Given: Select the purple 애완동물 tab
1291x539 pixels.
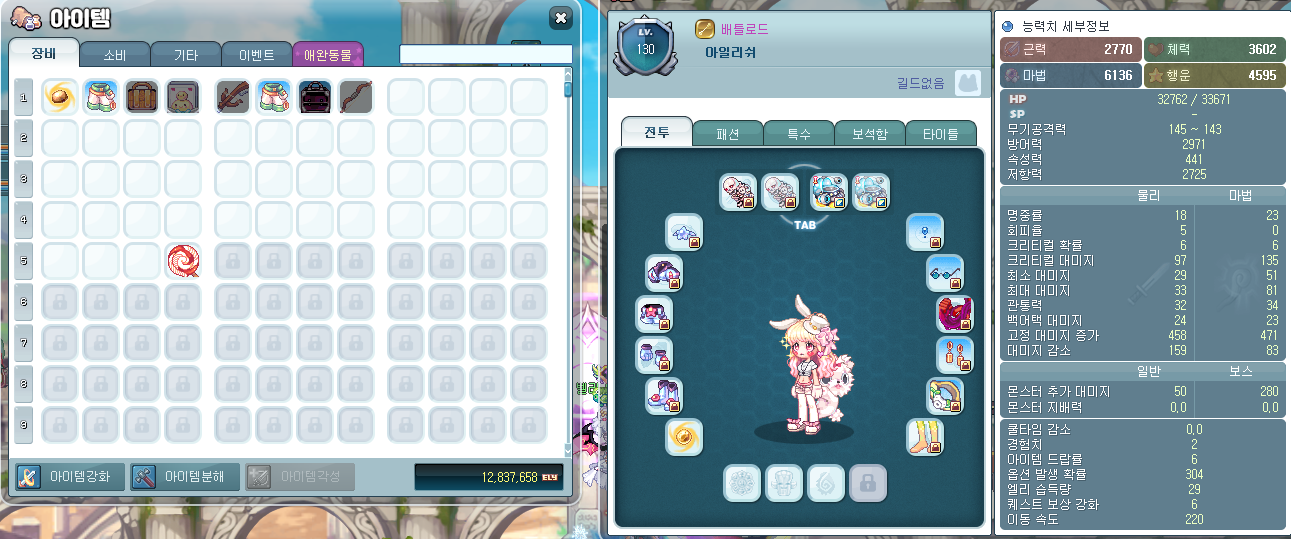Looking at the screenshot, I should (x=328, y=54).
